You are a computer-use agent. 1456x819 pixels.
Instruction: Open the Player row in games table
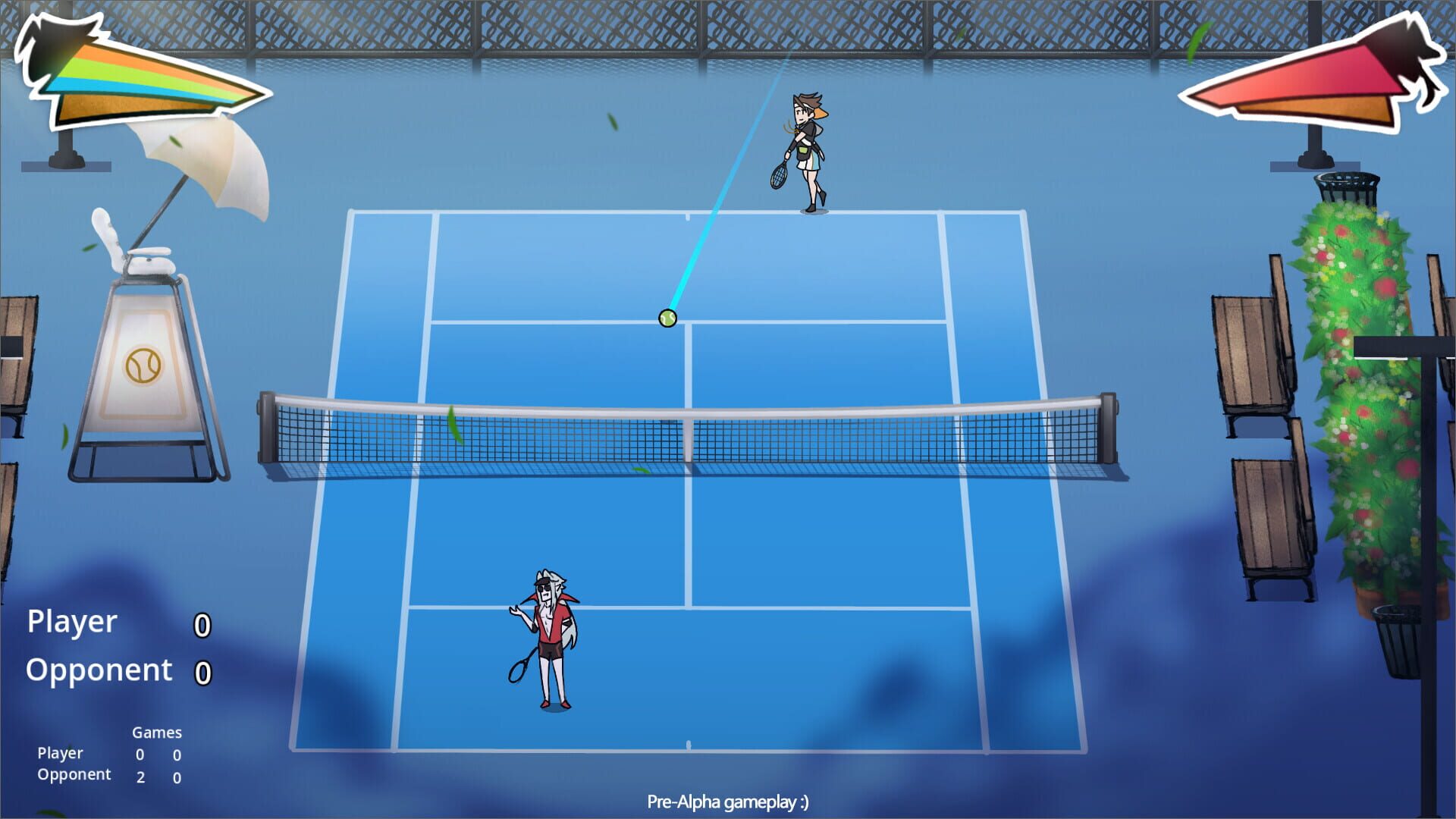61,754
